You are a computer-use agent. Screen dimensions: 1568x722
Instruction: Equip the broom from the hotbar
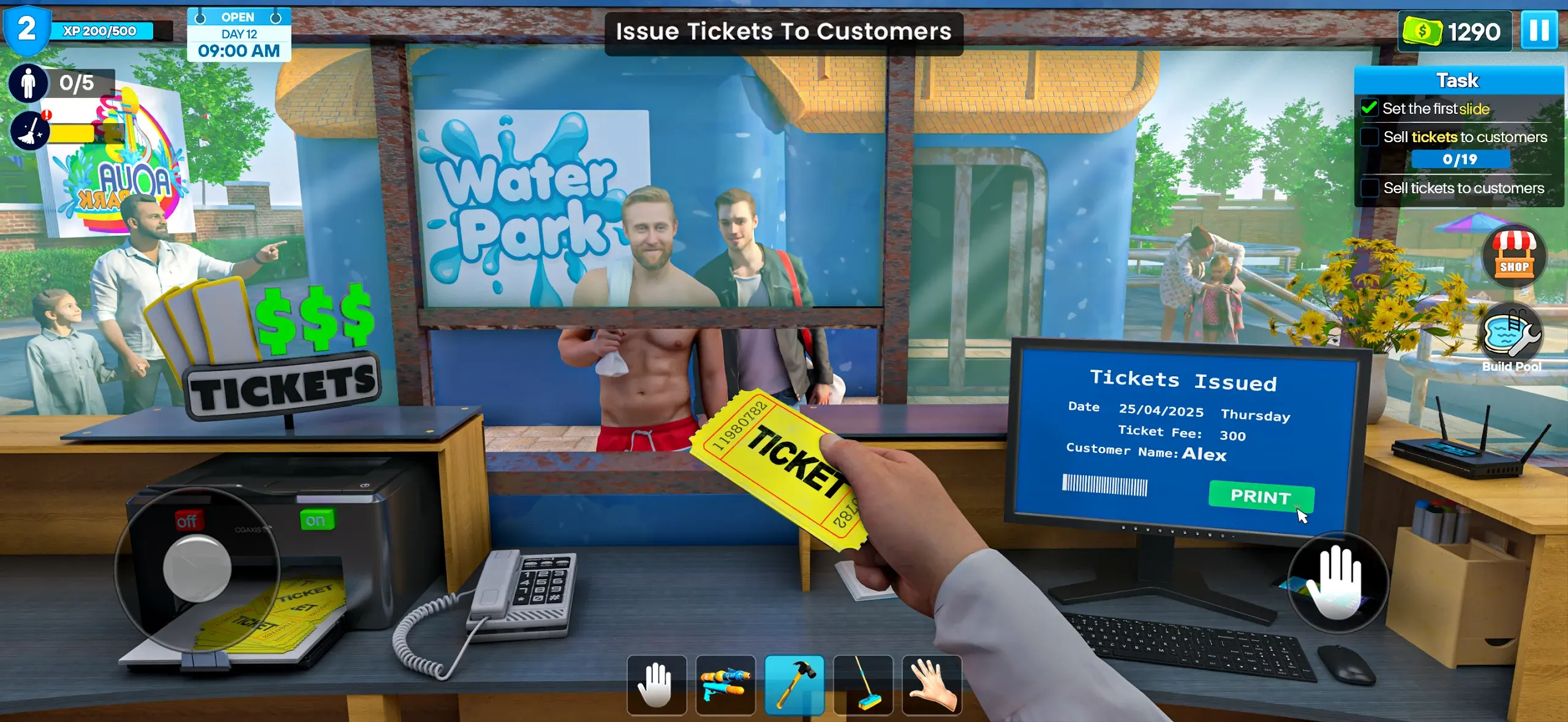click(863, 685)
